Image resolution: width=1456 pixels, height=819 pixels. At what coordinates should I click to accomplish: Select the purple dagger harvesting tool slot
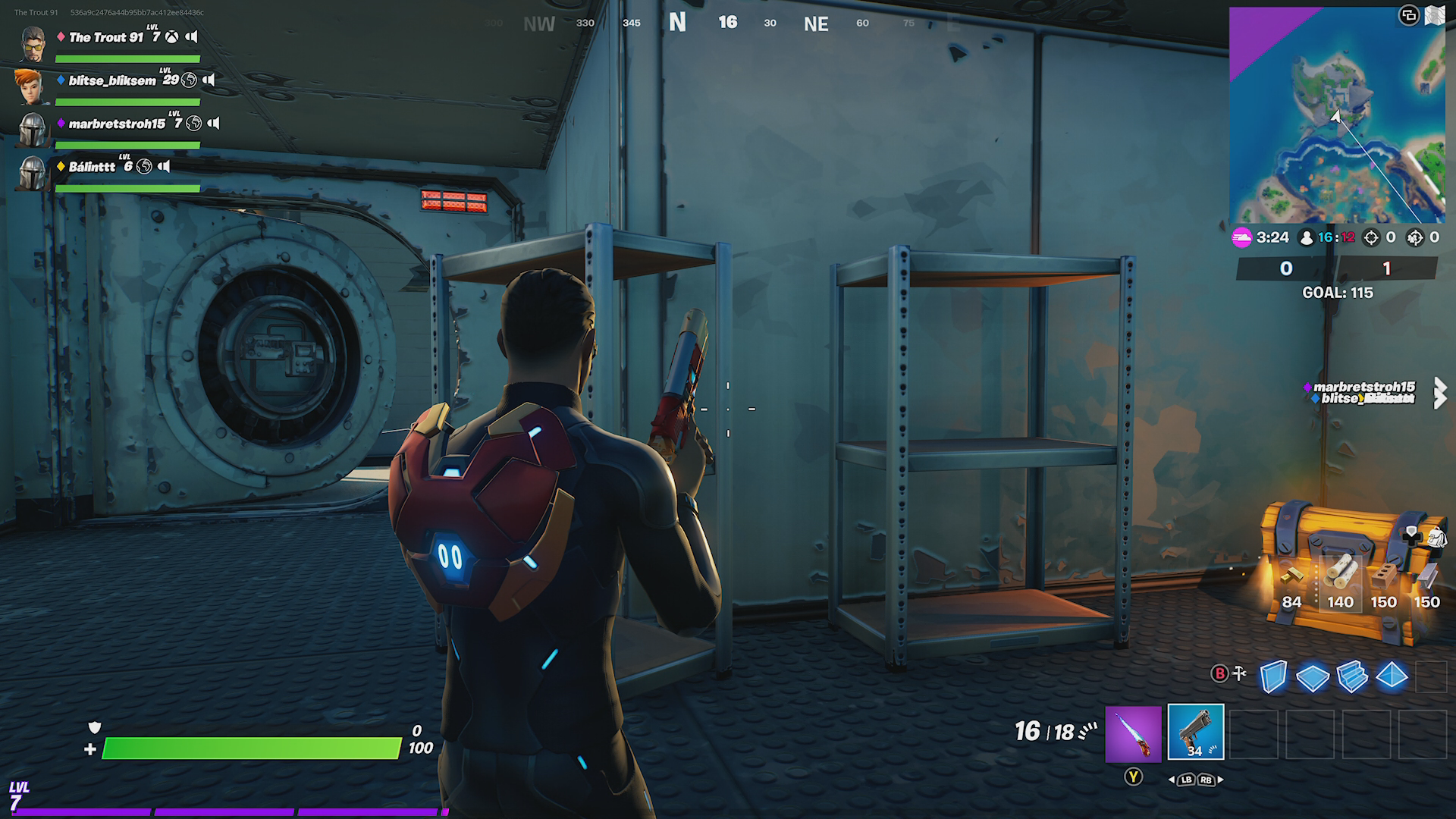pyautogui.click(x=1133, y=733)
